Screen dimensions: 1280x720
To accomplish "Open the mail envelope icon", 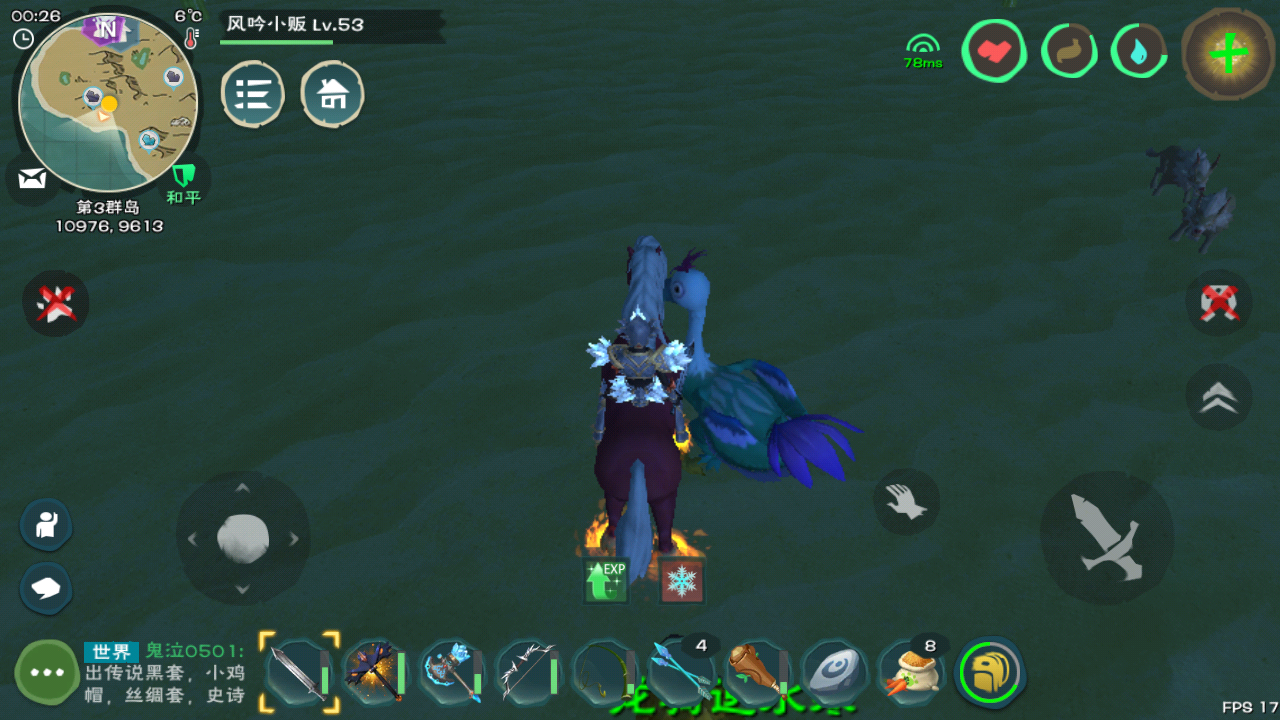I will (x=32, y=179).
